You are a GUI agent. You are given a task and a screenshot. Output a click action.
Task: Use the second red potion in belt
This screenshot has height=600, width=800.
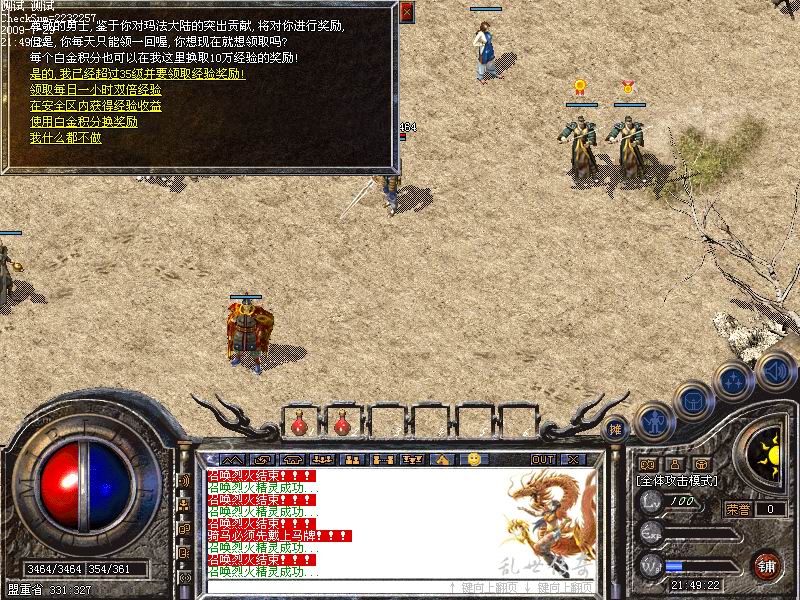(x=342, y=425)
